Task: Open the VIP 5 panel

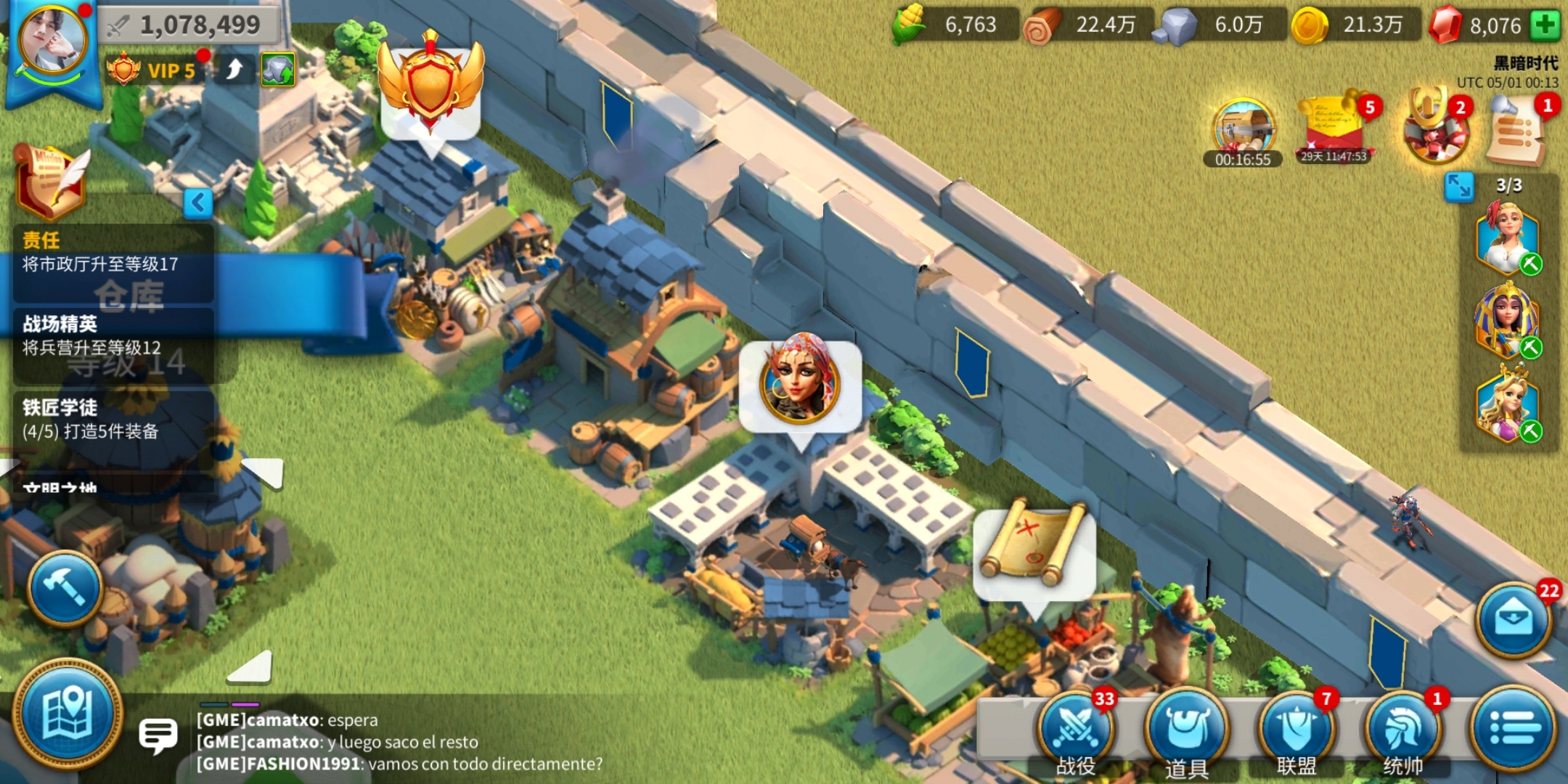Action: (x=154, y=70)
